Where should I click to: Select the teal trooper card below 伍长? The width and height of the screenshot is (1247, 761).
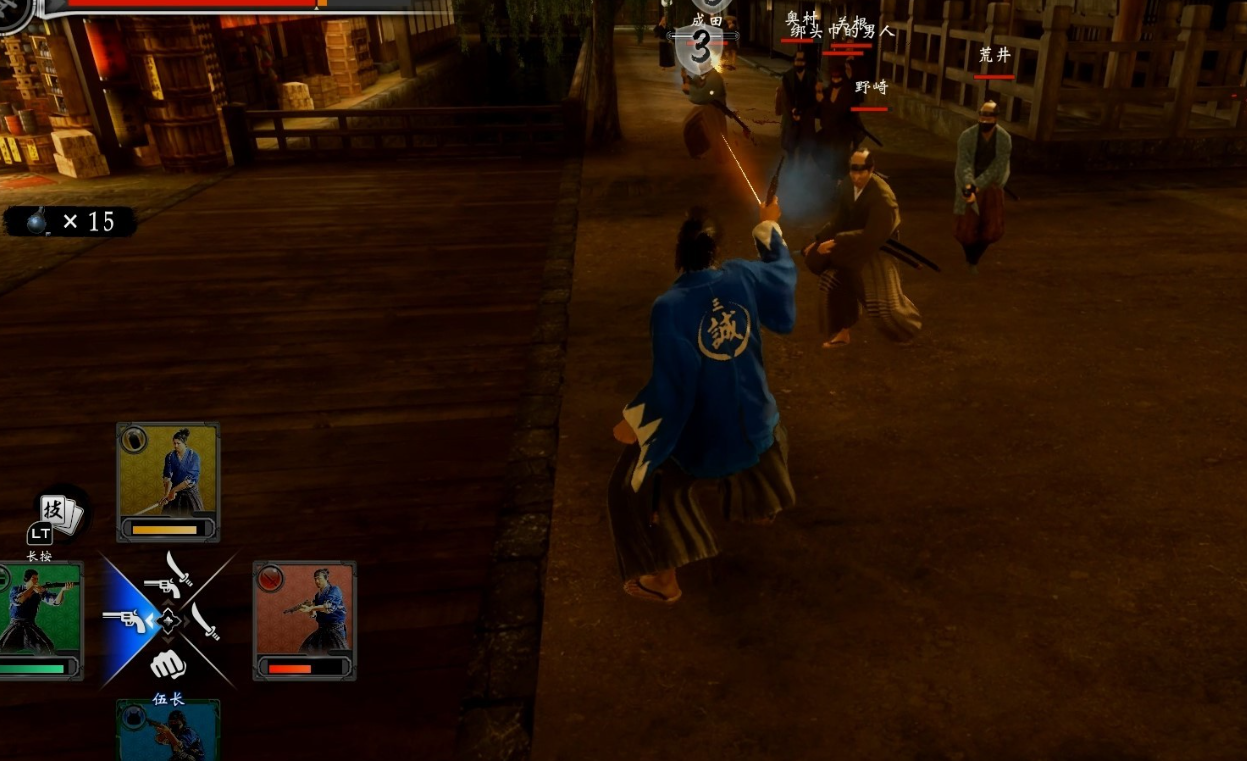click(168, 732)
